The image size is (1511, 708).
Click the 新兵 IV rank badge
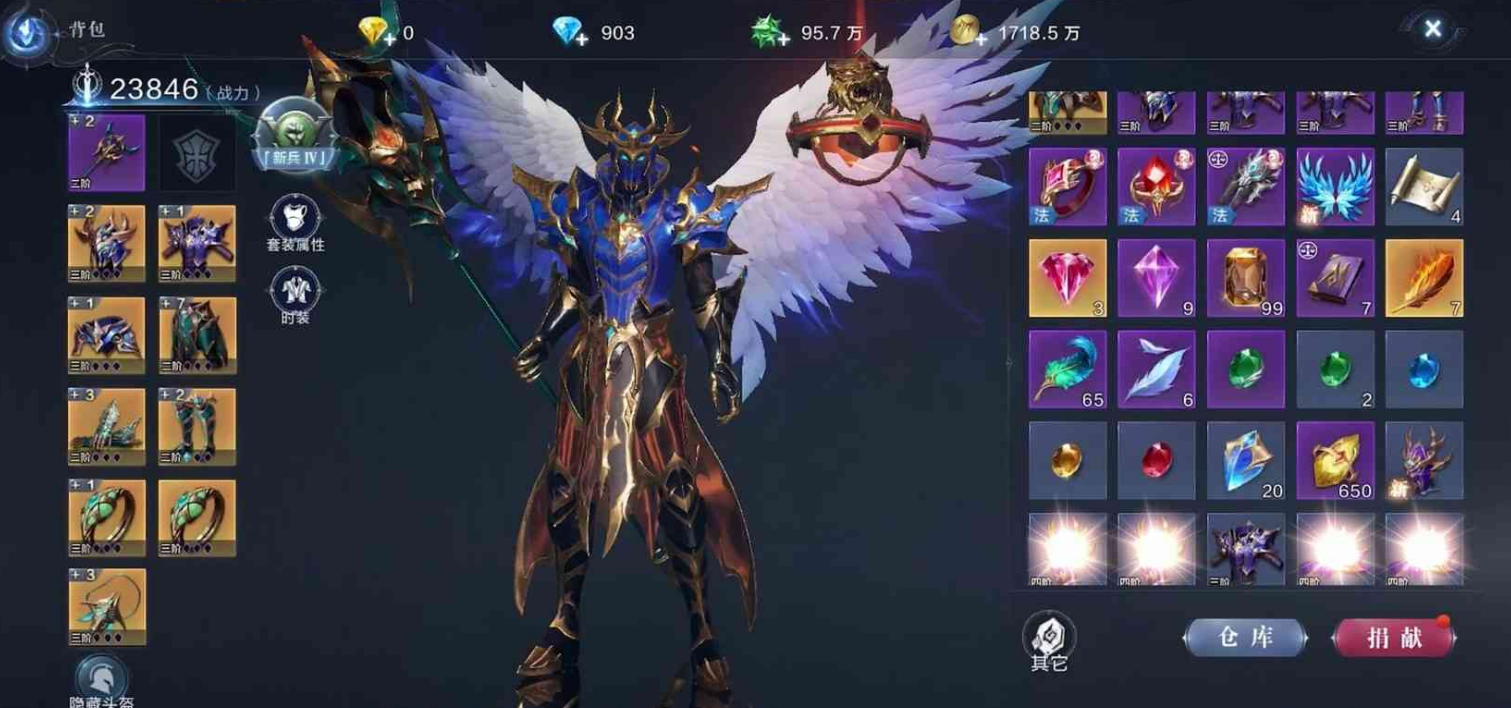293,133
